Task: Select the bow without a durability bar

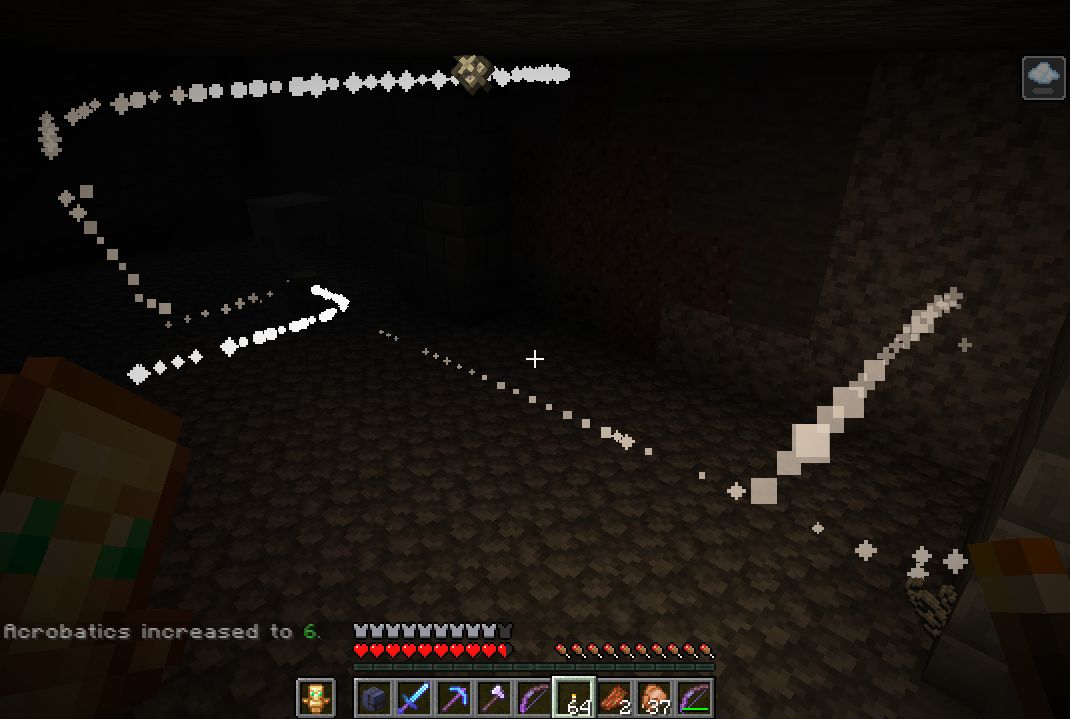Action: point(534,697)
